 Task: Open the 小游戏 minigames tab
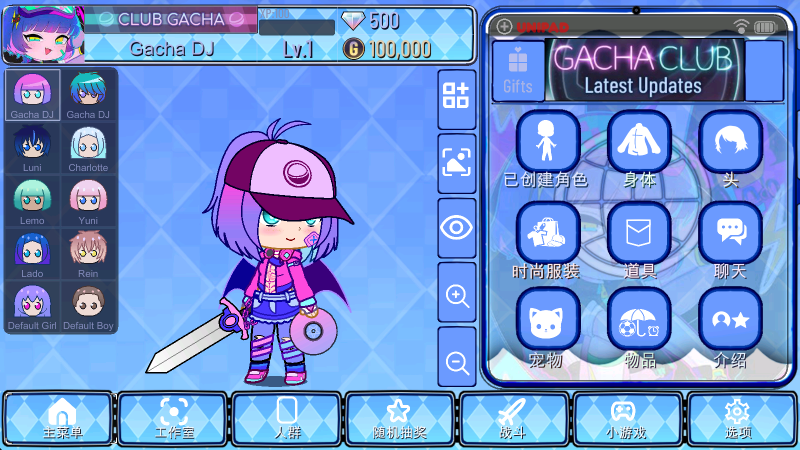click(x=626, y=418)
